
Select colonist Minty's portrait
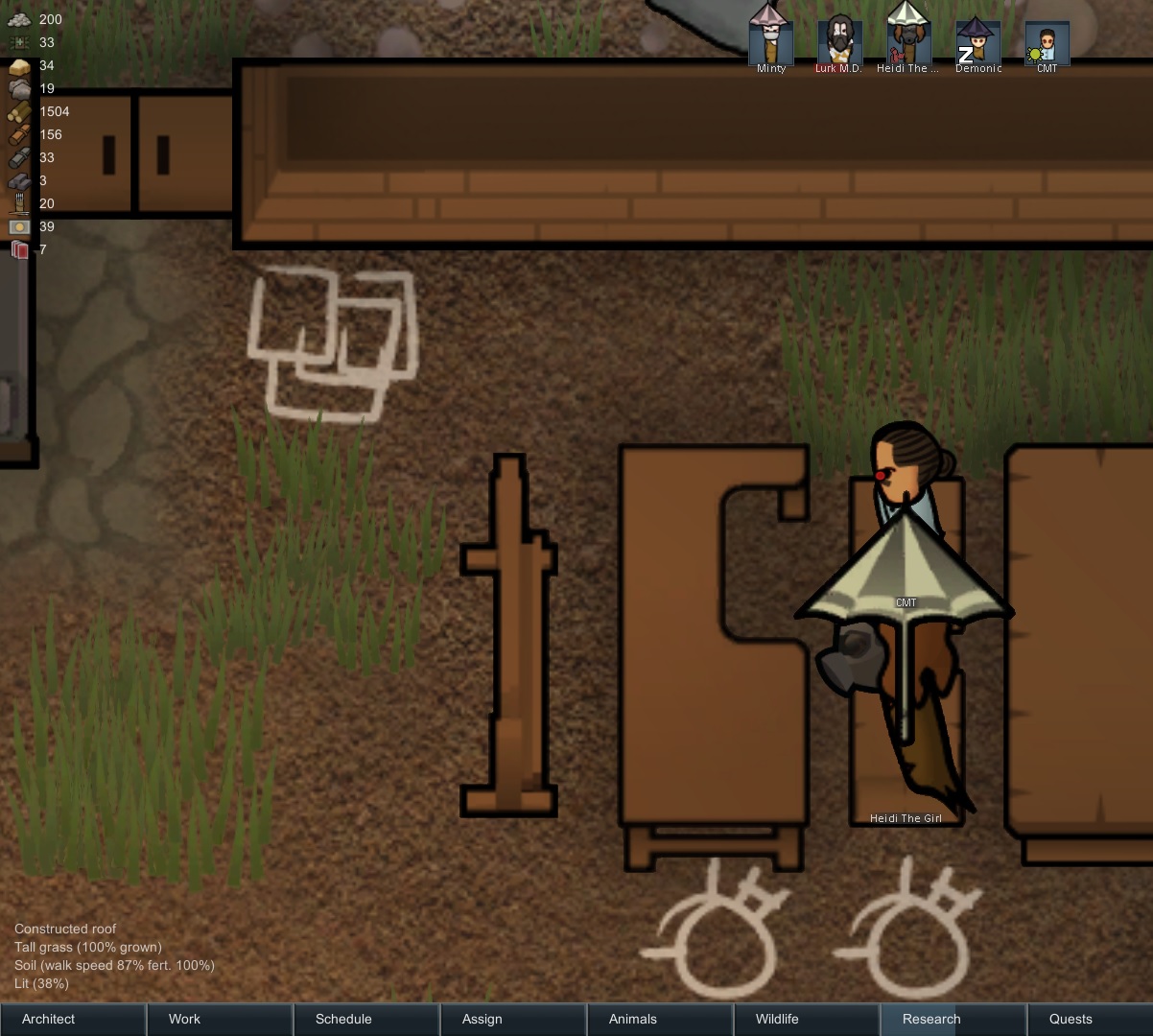[x=771, y=41]
